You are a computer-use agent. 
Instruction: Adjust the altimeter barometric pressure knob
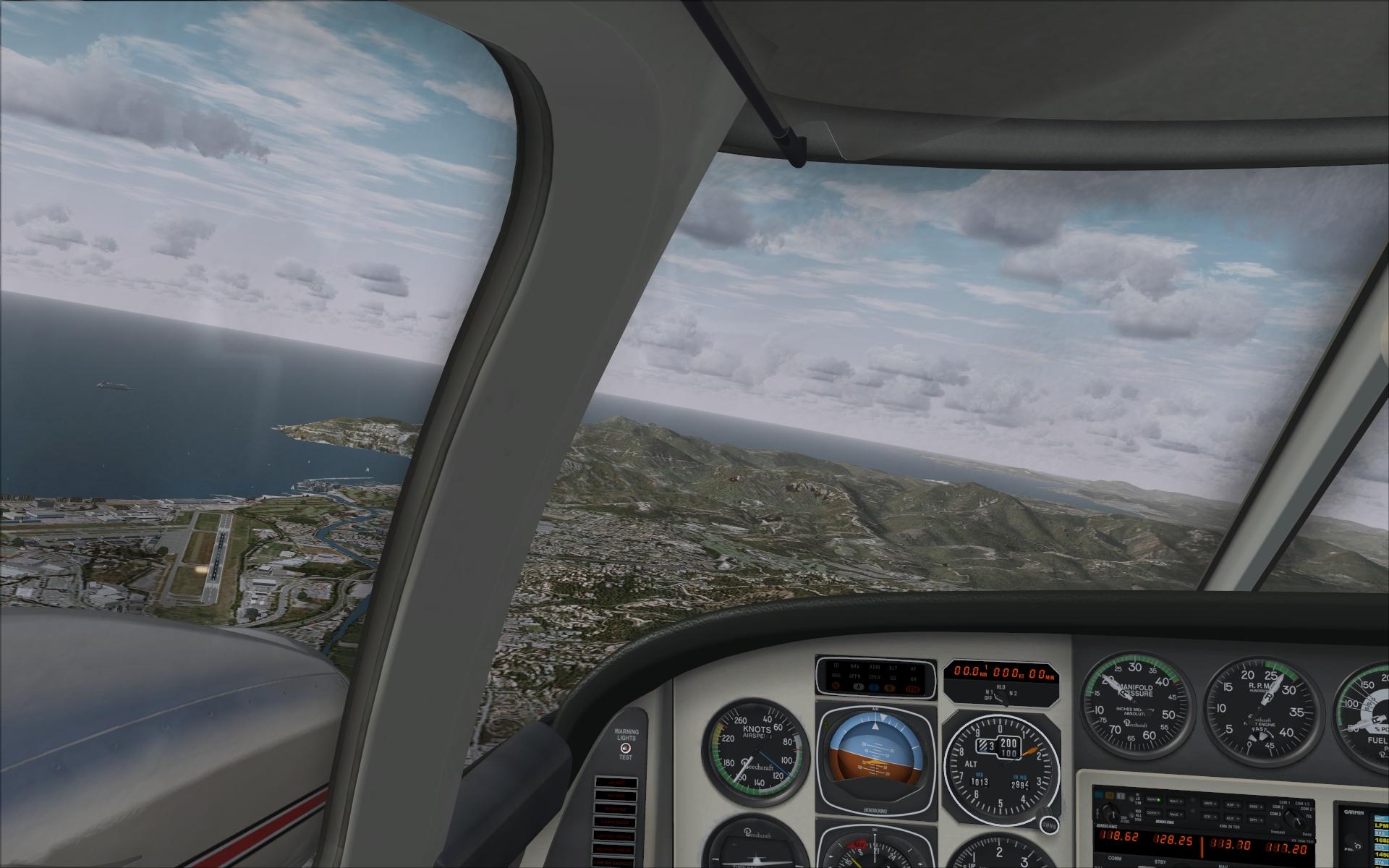pos(1048,826)
